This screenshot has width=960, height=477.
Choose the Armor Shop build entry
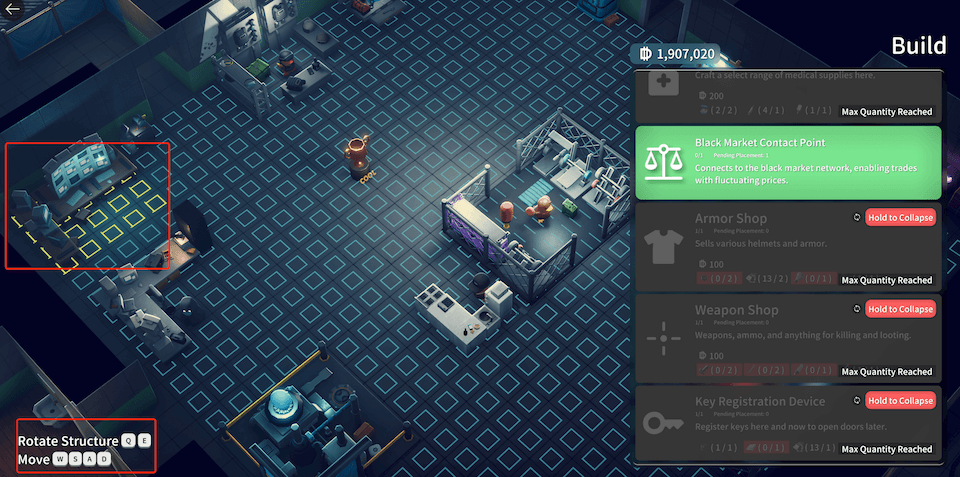pos(760,246)
